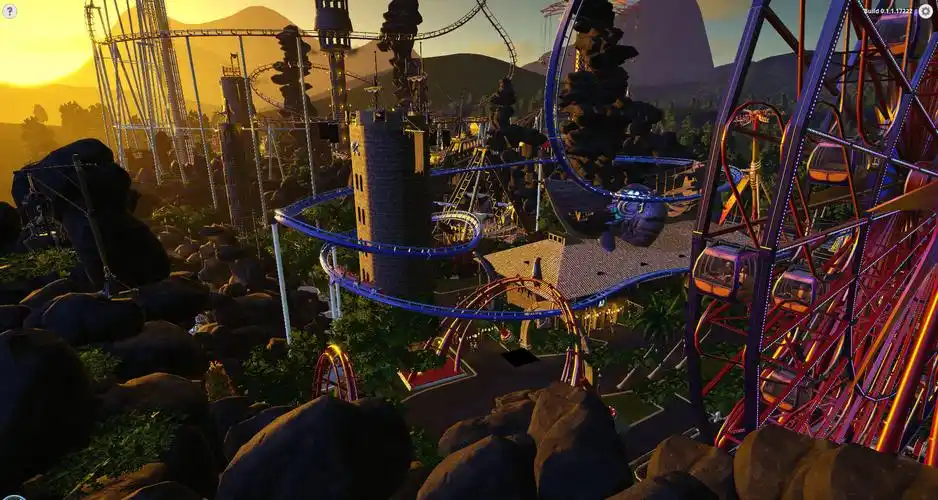Open the gear settings menu
The image size is (938, 500).
pos(925,11)
